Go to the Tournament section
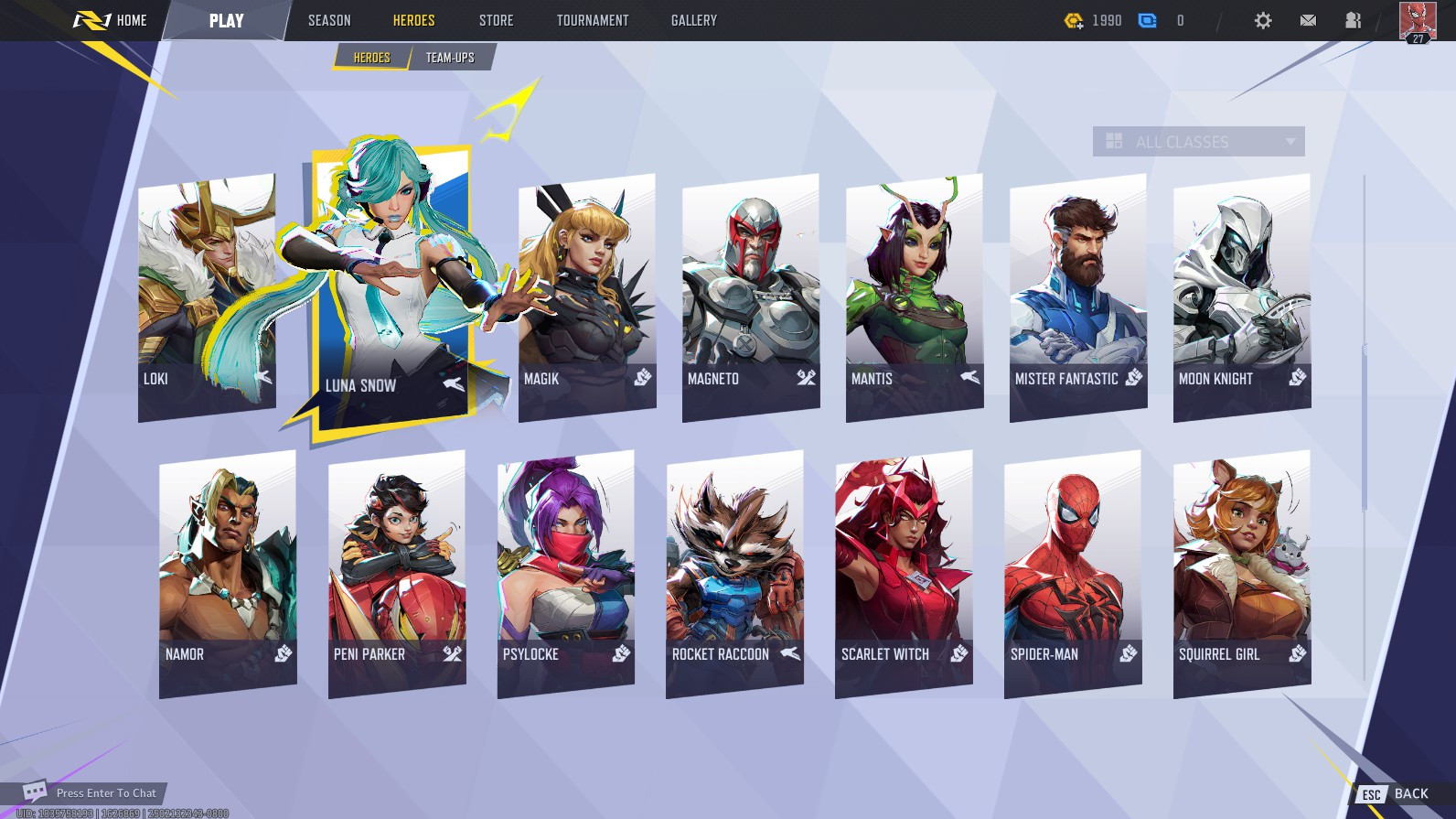1456x819 pixels. coord(591,19)
